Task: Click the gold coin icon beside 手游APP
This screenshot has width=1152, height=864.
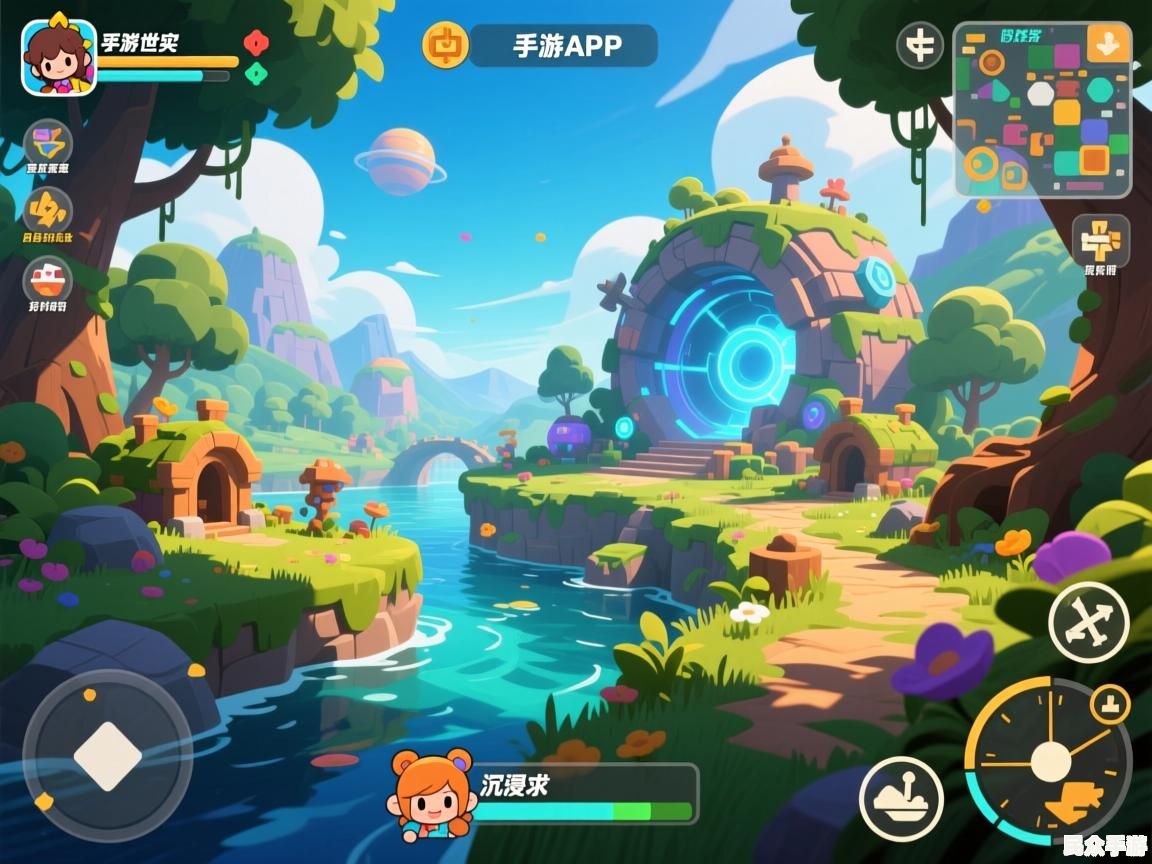Action: [445, 45]
